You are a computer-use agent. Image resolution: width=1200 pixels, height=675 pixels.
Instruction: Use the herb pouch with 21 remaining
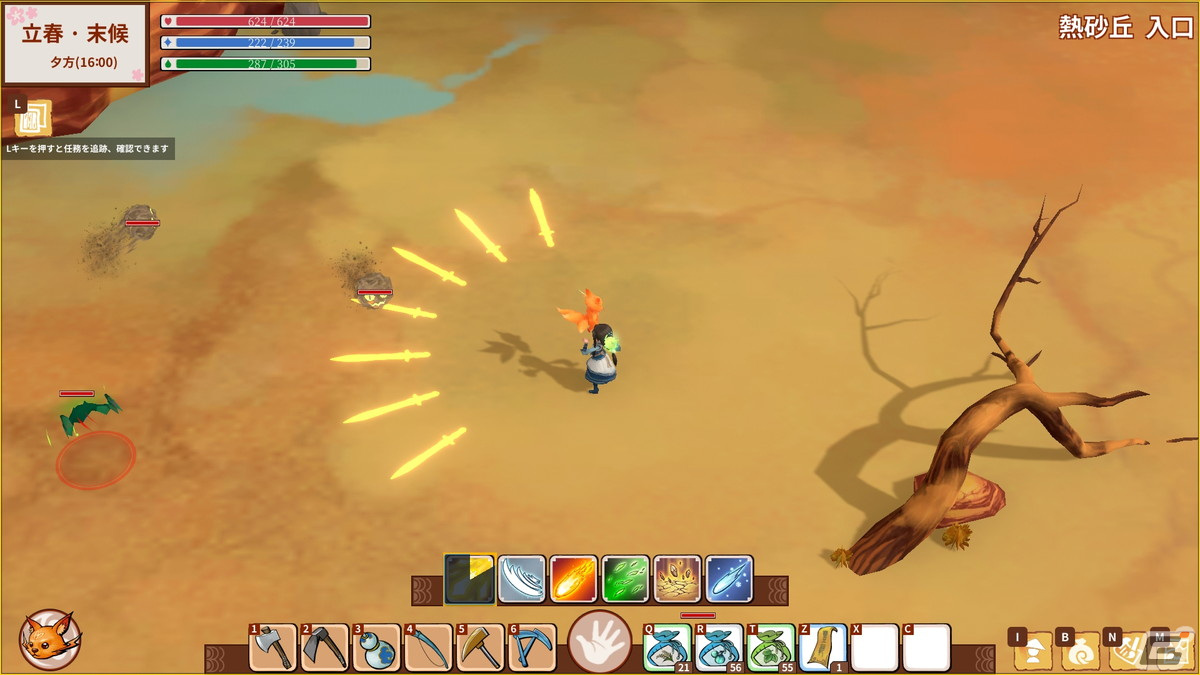click(x=667, y=648)
